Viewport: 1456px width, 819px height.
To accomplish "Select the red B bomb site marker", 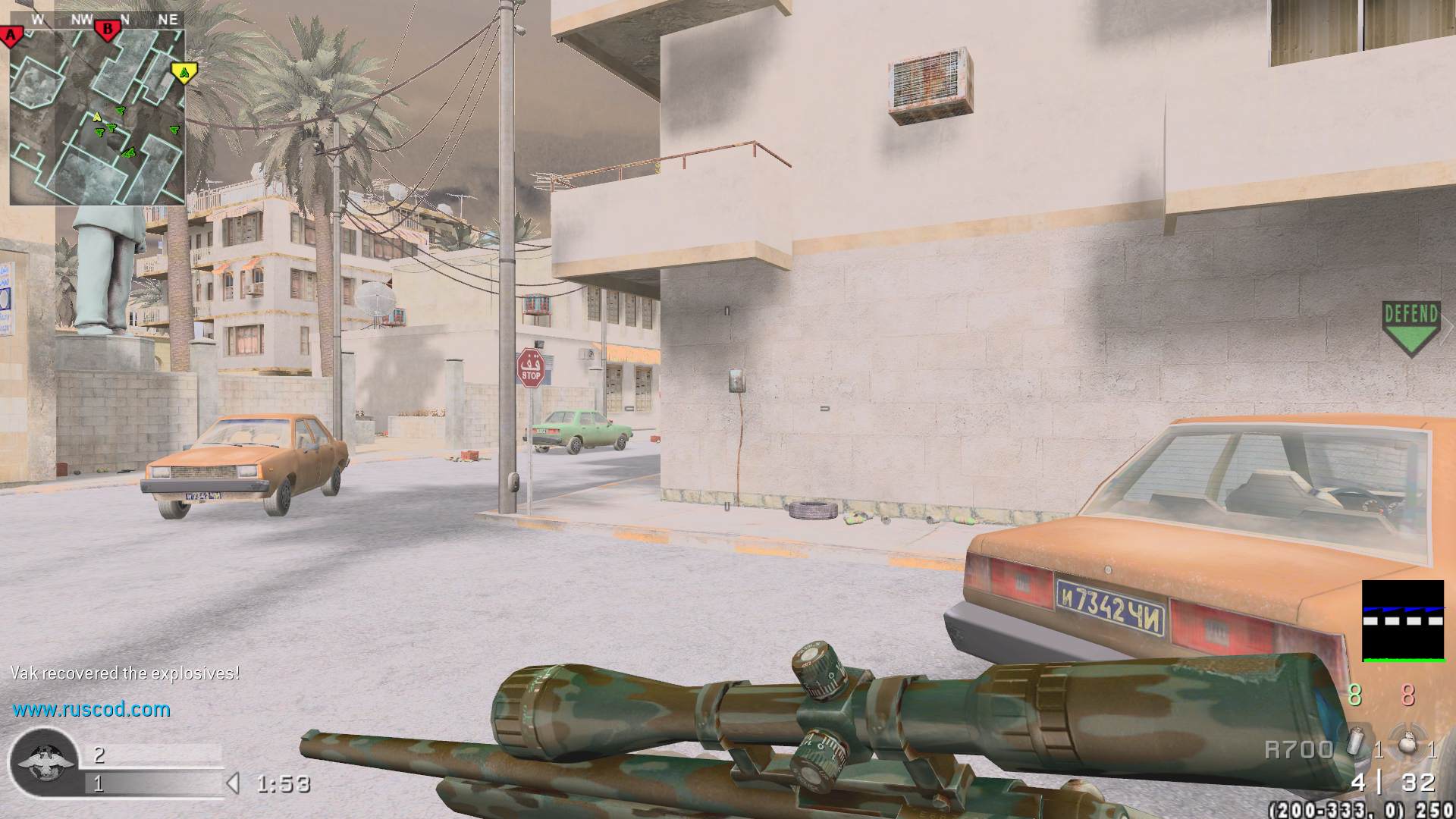I will pos(108,30).
